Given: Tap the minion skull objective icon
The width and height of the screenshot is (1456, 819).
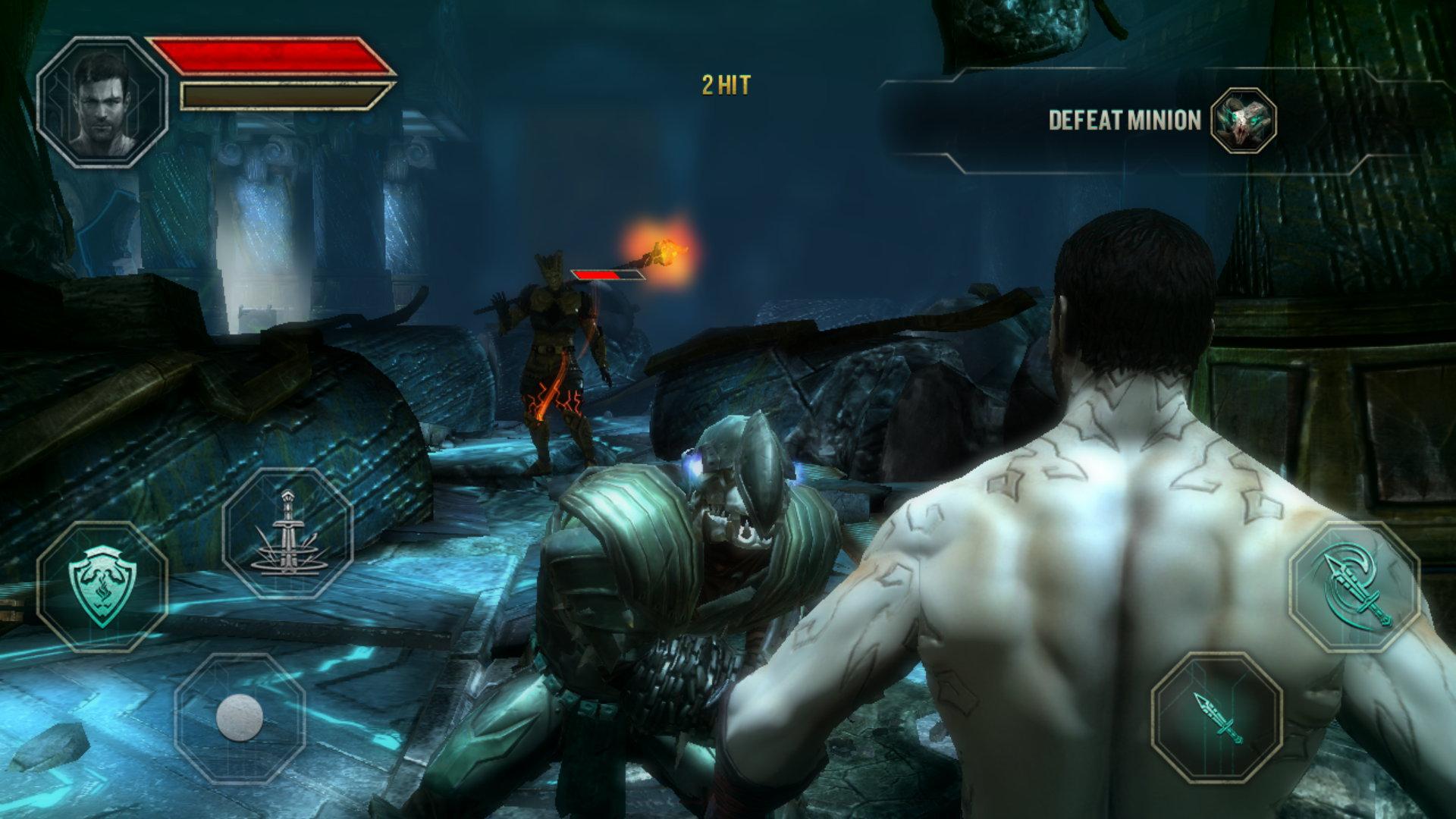Looking at the screenshot, I should click(x=1243, y=121).
